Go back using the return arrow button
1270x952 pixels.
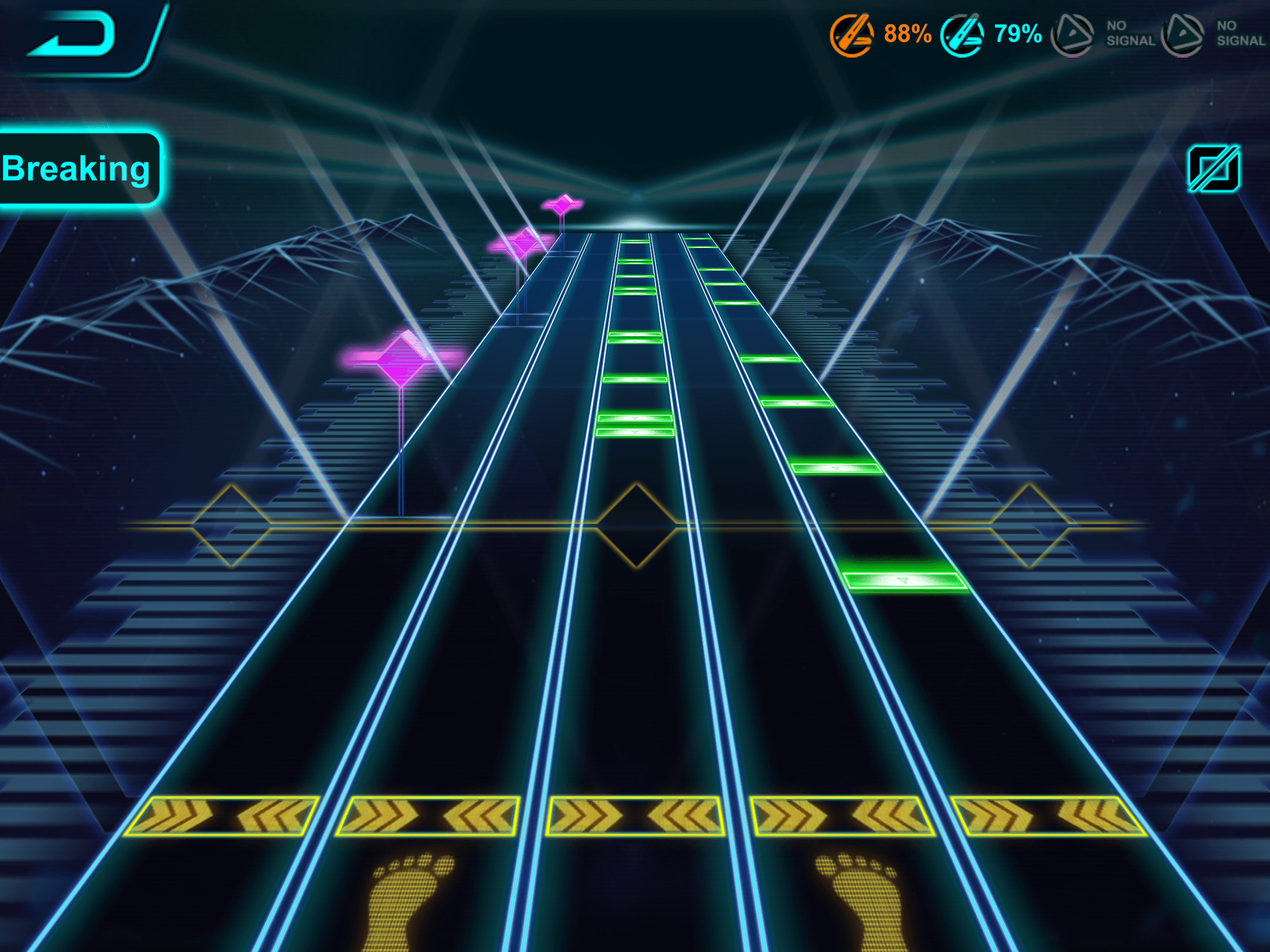pyautogui.click(x=73, y=35)
